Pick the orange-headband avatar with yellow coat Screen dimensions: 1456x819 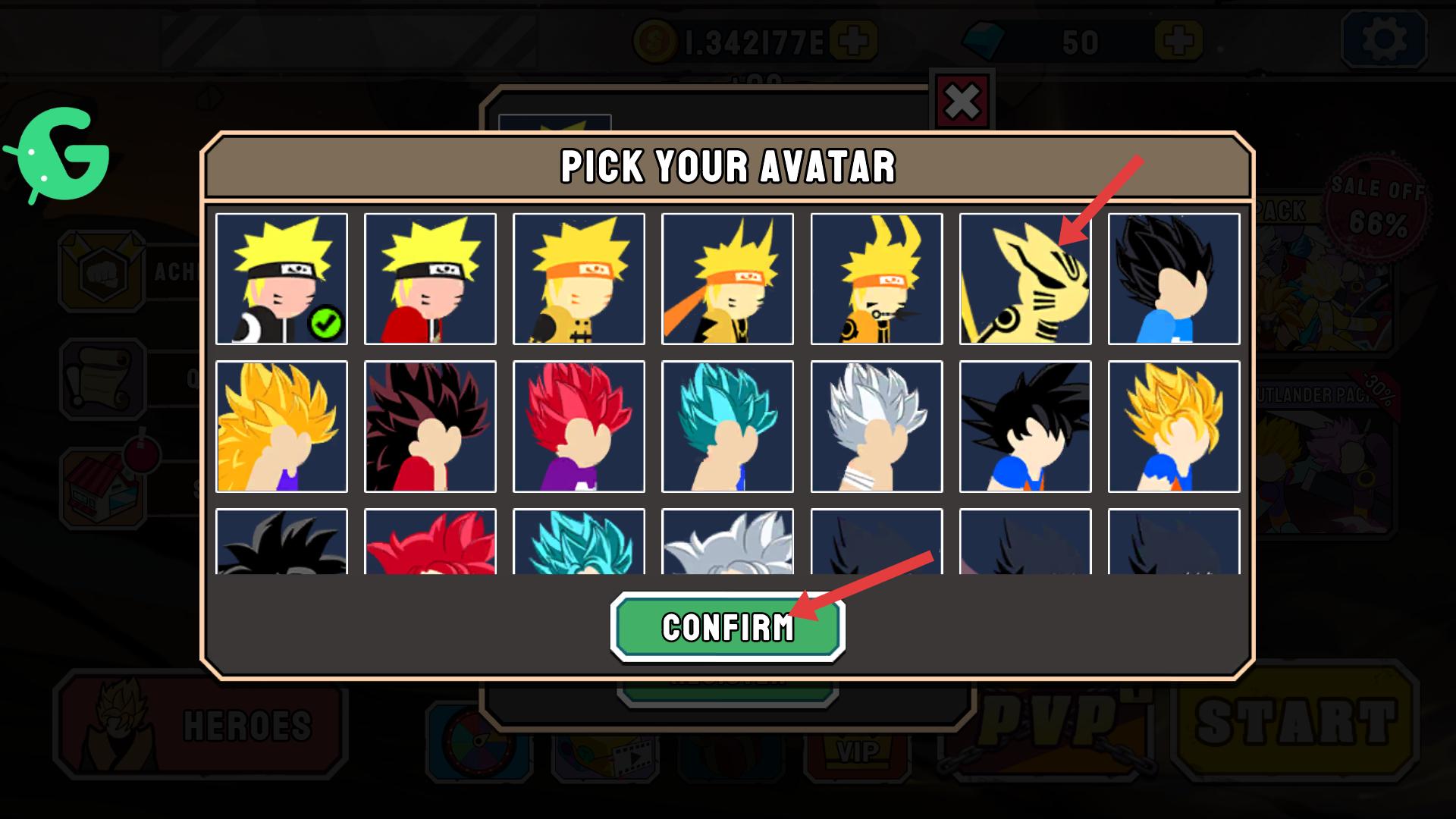point(579,279)
